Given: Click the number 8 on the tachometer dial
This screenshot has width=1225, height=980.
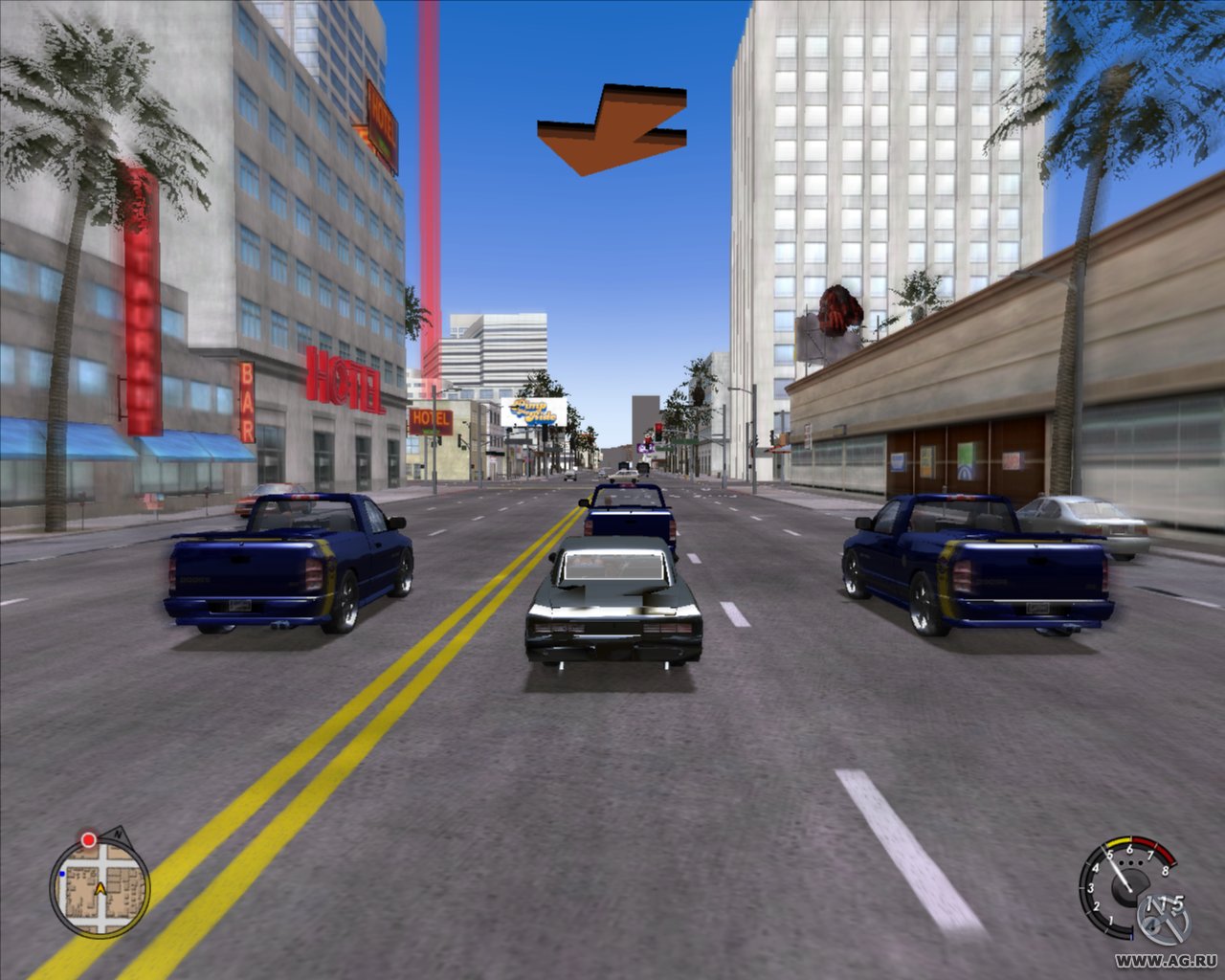Looking at the screenshot, I should coord(1166,871).
